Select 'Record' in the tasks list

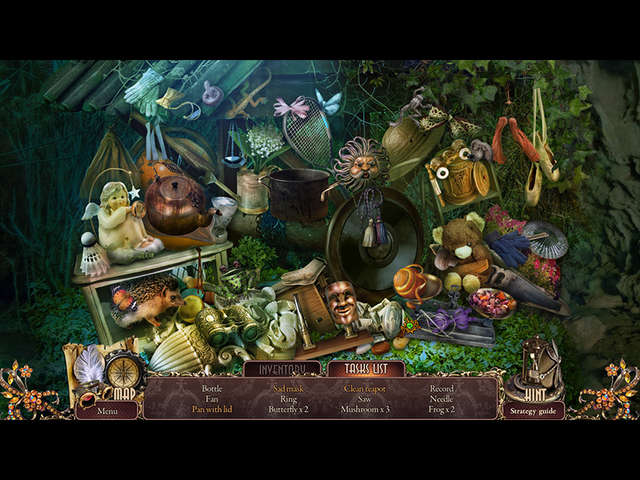[x=441, y=388]
